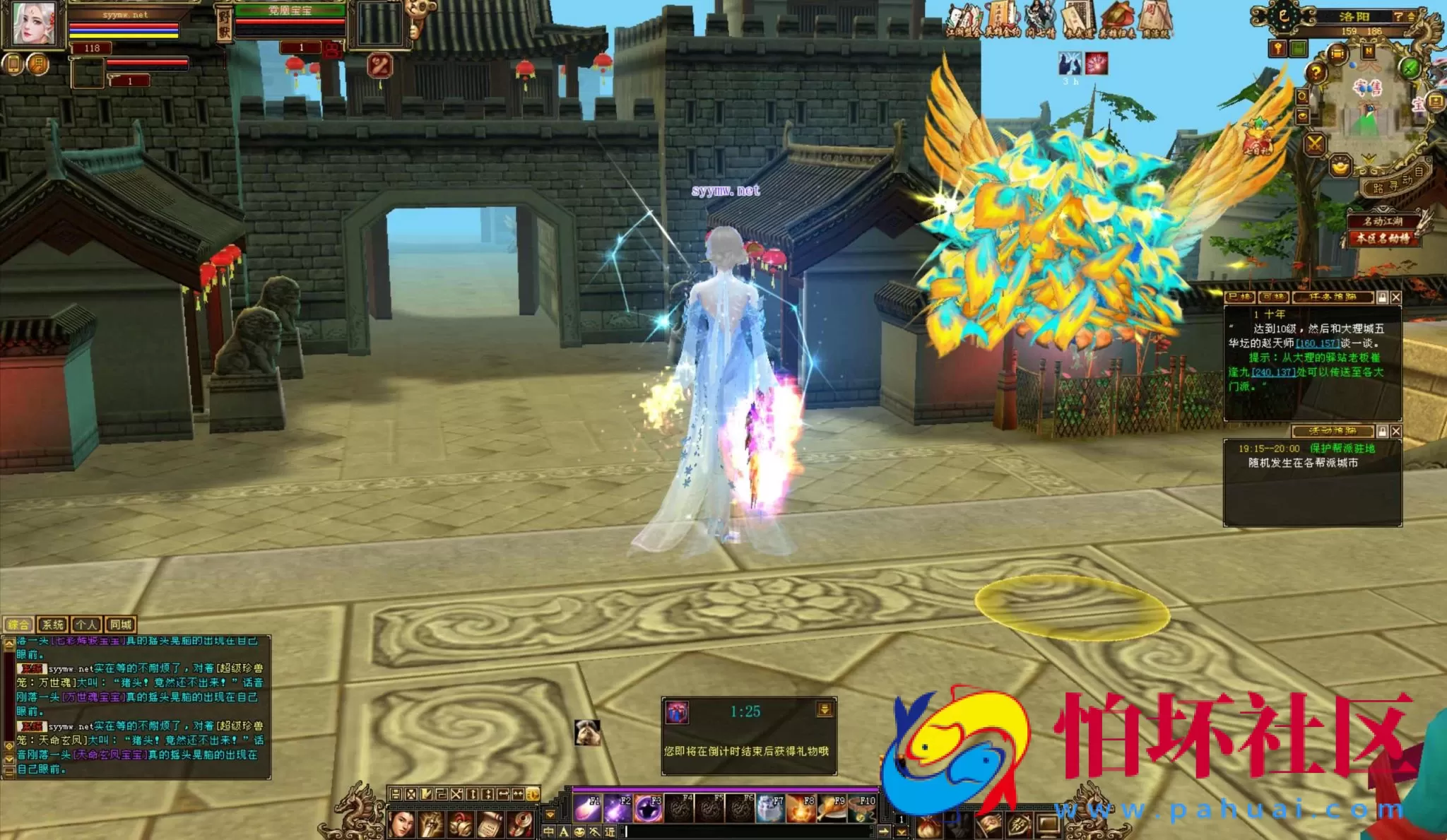Select the F3 dark orb skill
Image resolution: width=1447 pixels, height=840 pixels.
647,808
